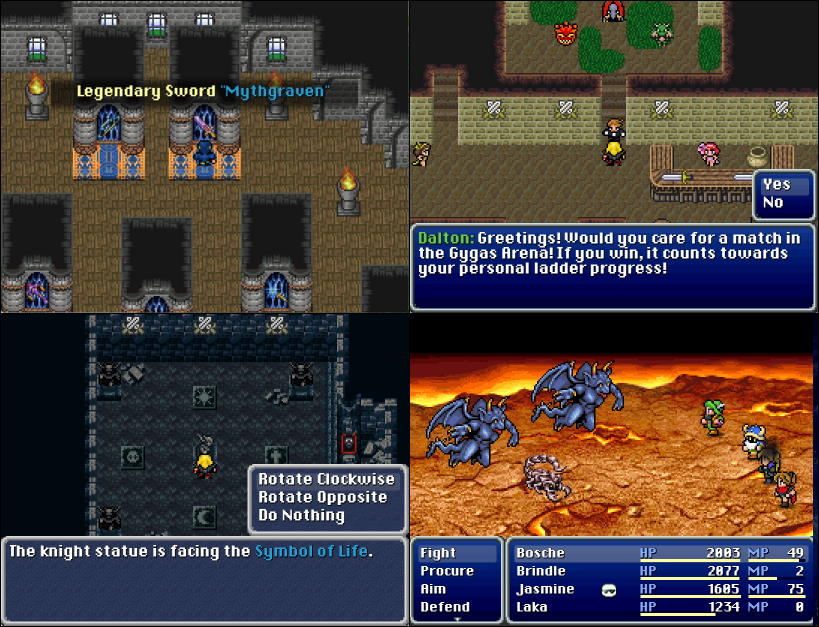819x627 pixels.
Task: Choose the Procure command
Action: pyautogui.click(x=447, y=571)
